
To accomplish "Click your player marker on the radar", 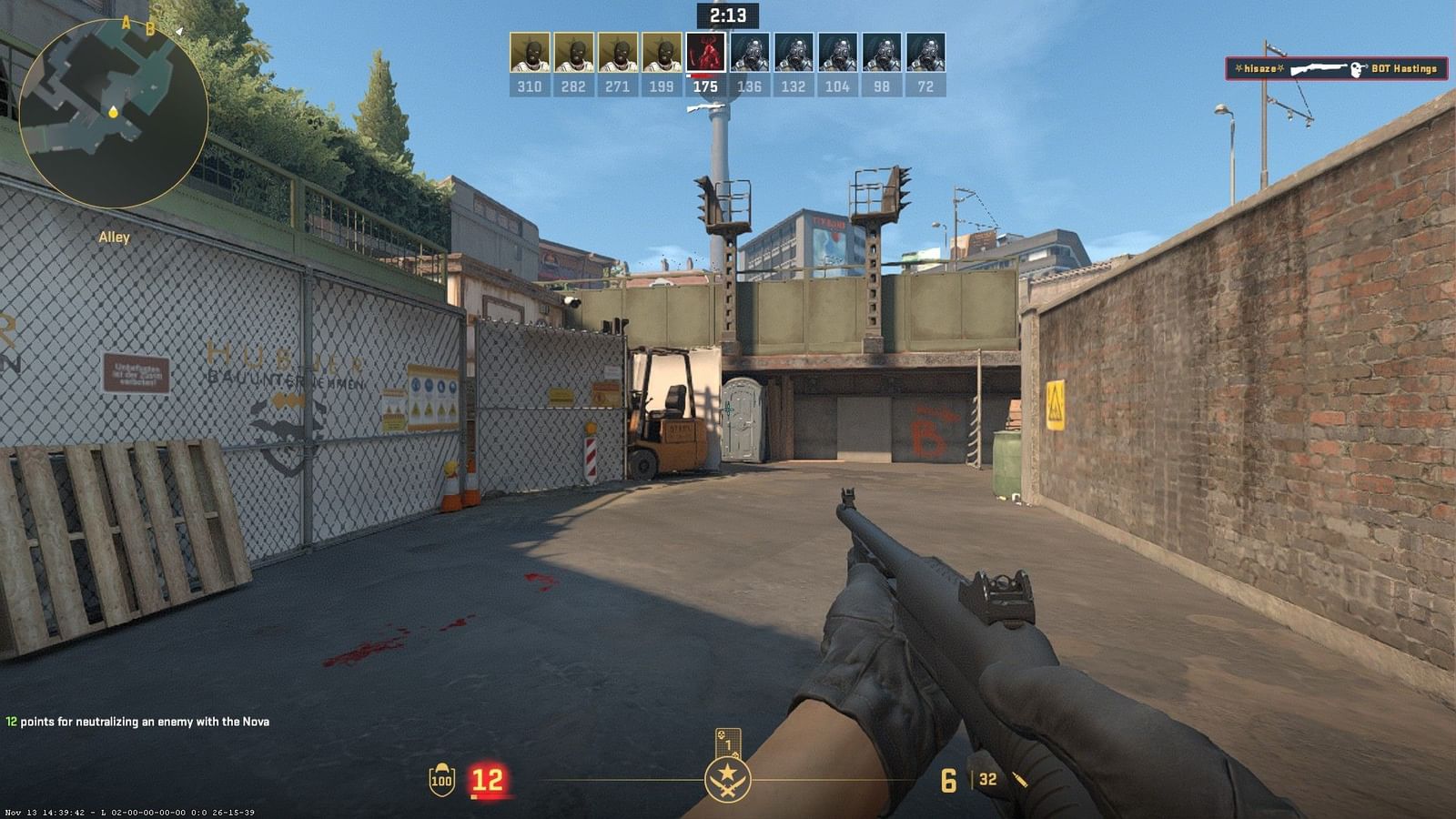I will [113, 113].
